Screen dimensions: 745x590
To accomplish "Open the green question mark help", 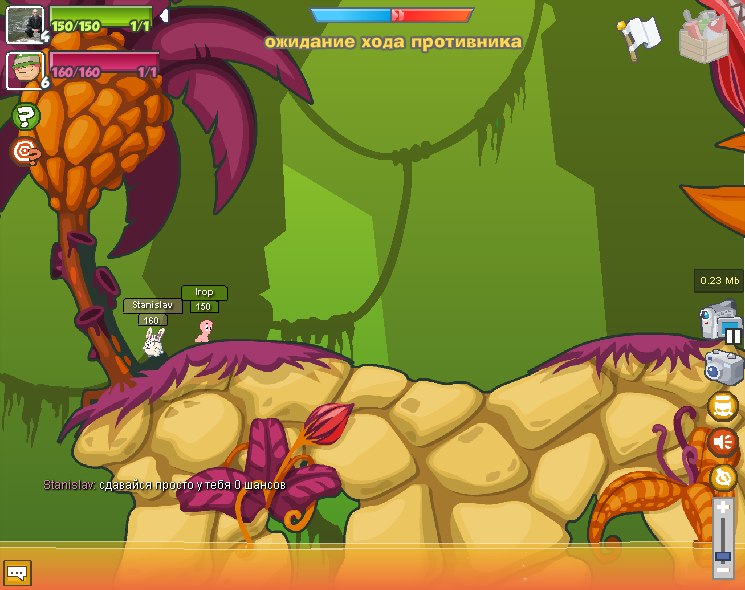I will click(25, 116).
